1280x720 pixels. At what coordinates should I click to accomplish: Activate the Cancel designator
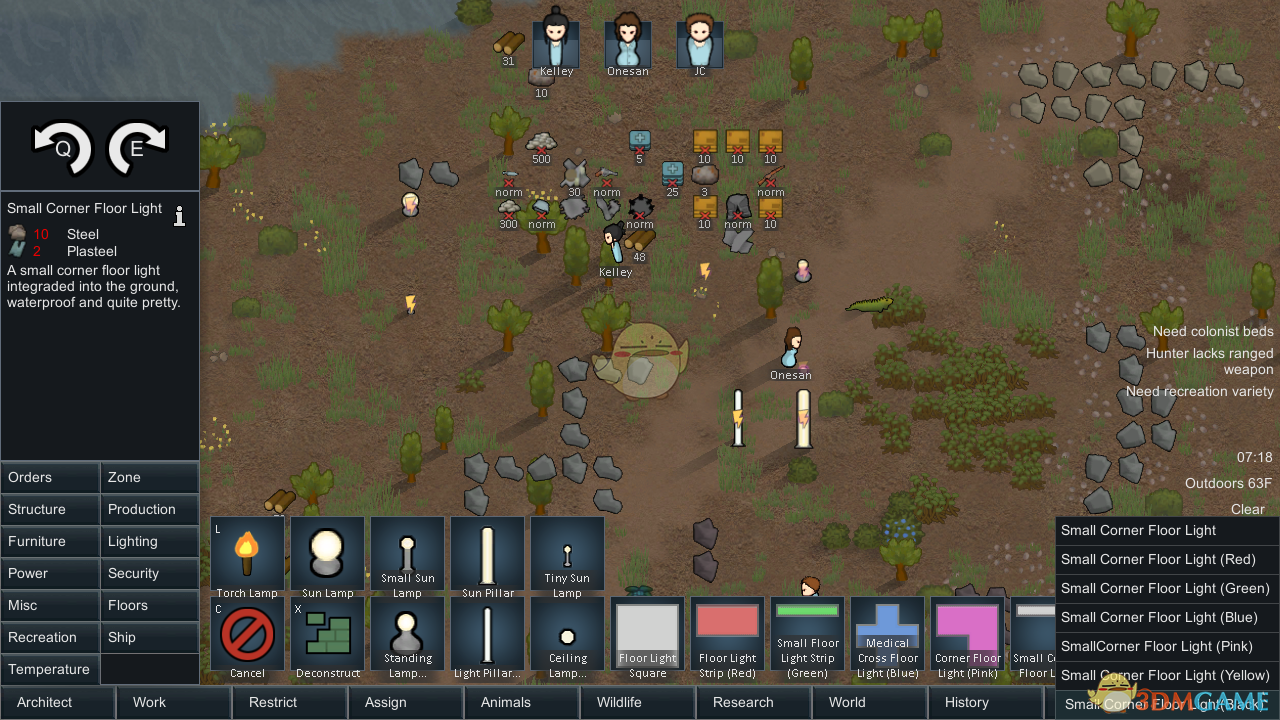pos(247,634)
